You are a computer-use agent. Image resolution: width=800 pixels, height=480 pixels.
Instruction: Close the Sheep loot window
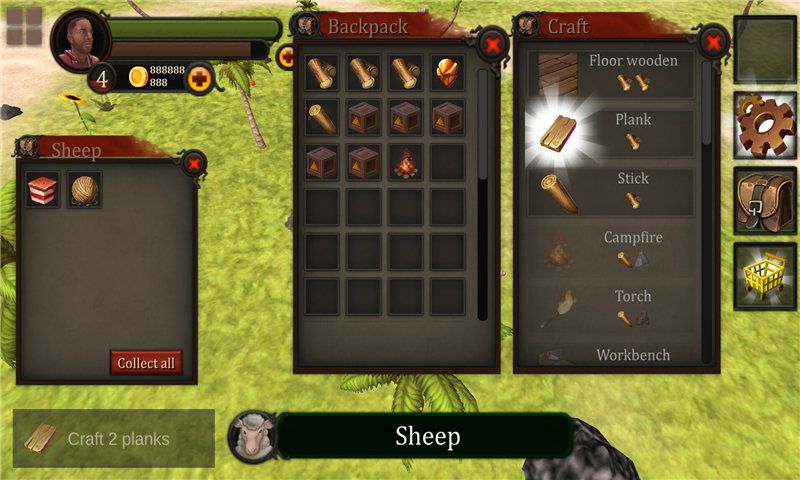[194, 161]
